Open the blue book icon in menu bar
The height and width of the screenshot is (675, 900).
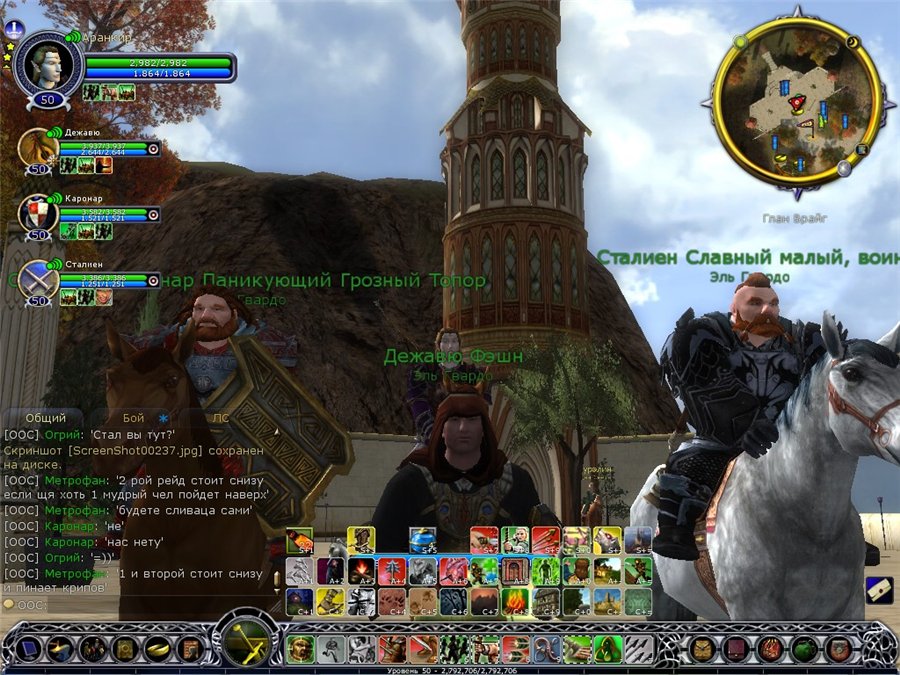coord(27,649)
